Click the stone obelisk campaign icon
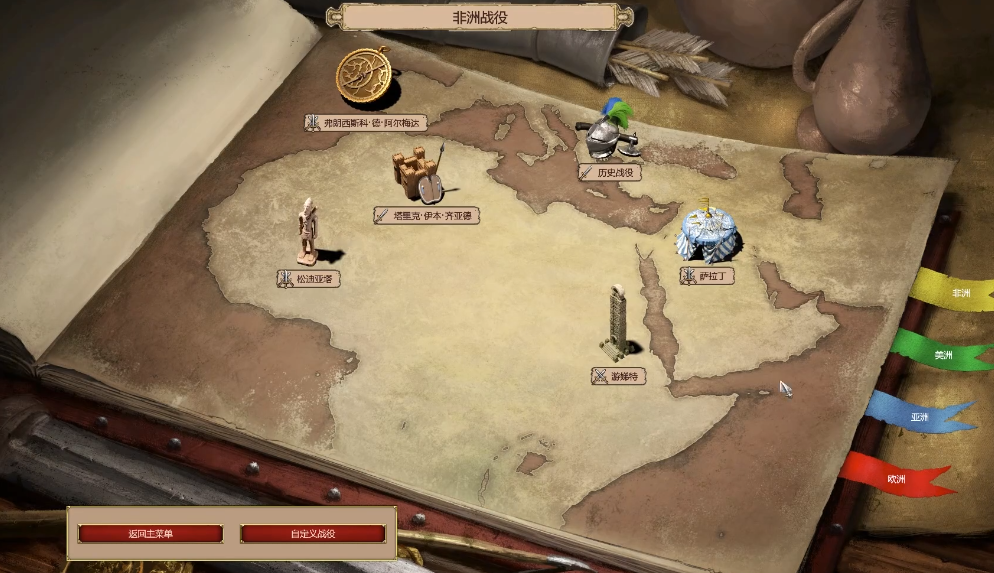This screenshot has width=994, height=573. (x=618, y=322)
